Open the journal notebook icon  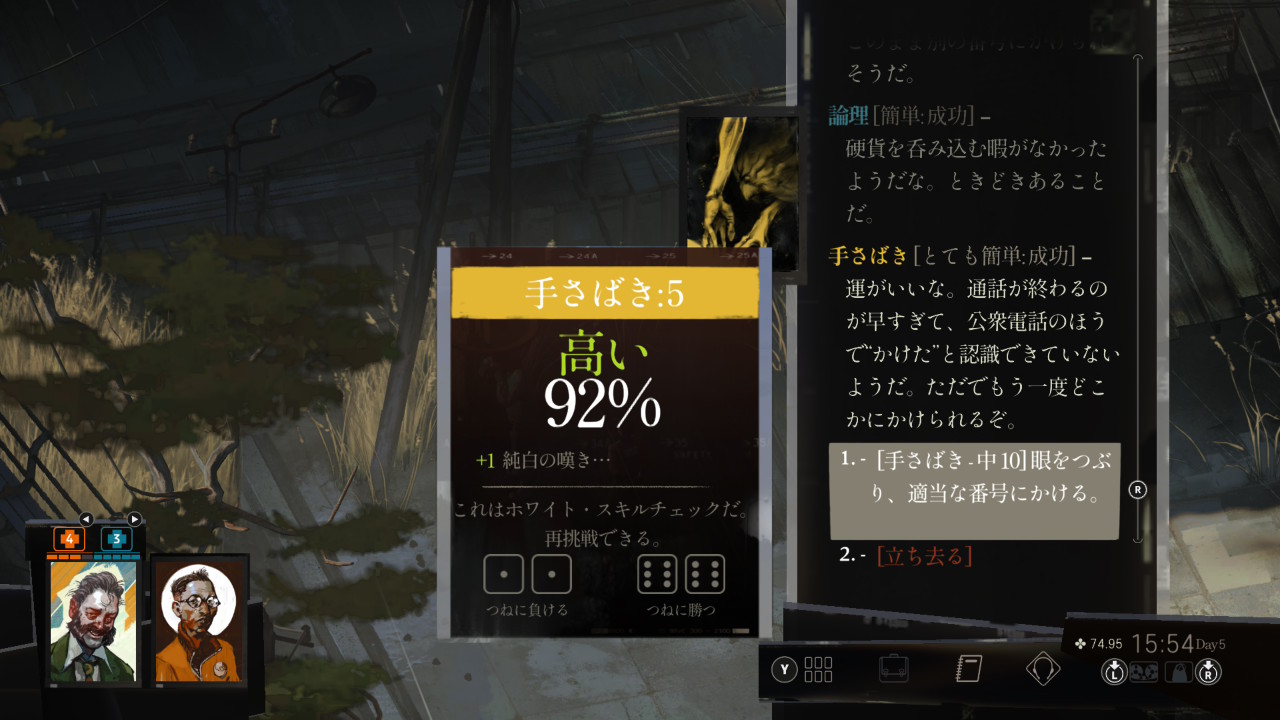[x=969, y=668]
